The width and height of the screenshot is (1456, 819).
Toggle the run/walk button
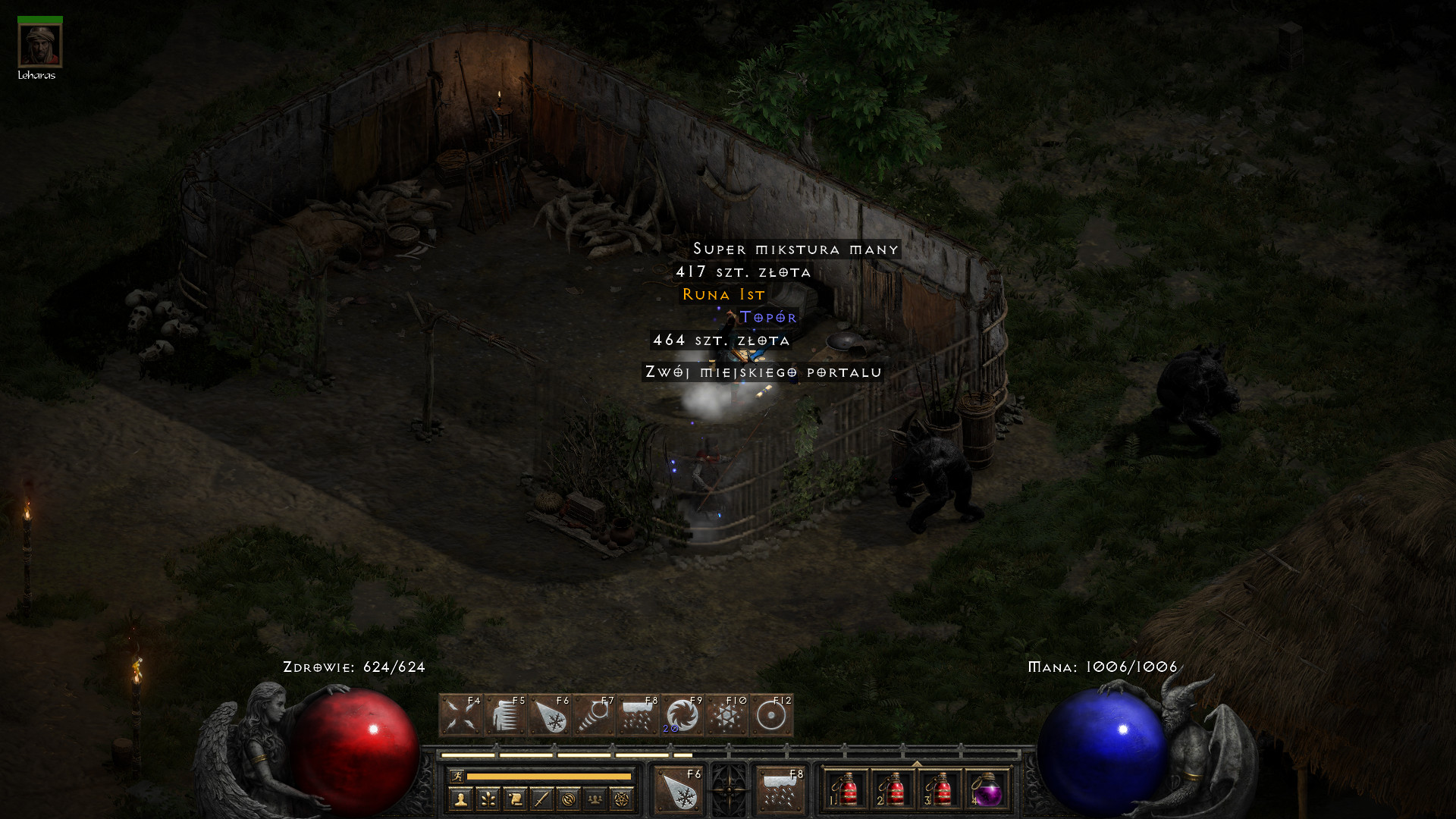point(457,776)
